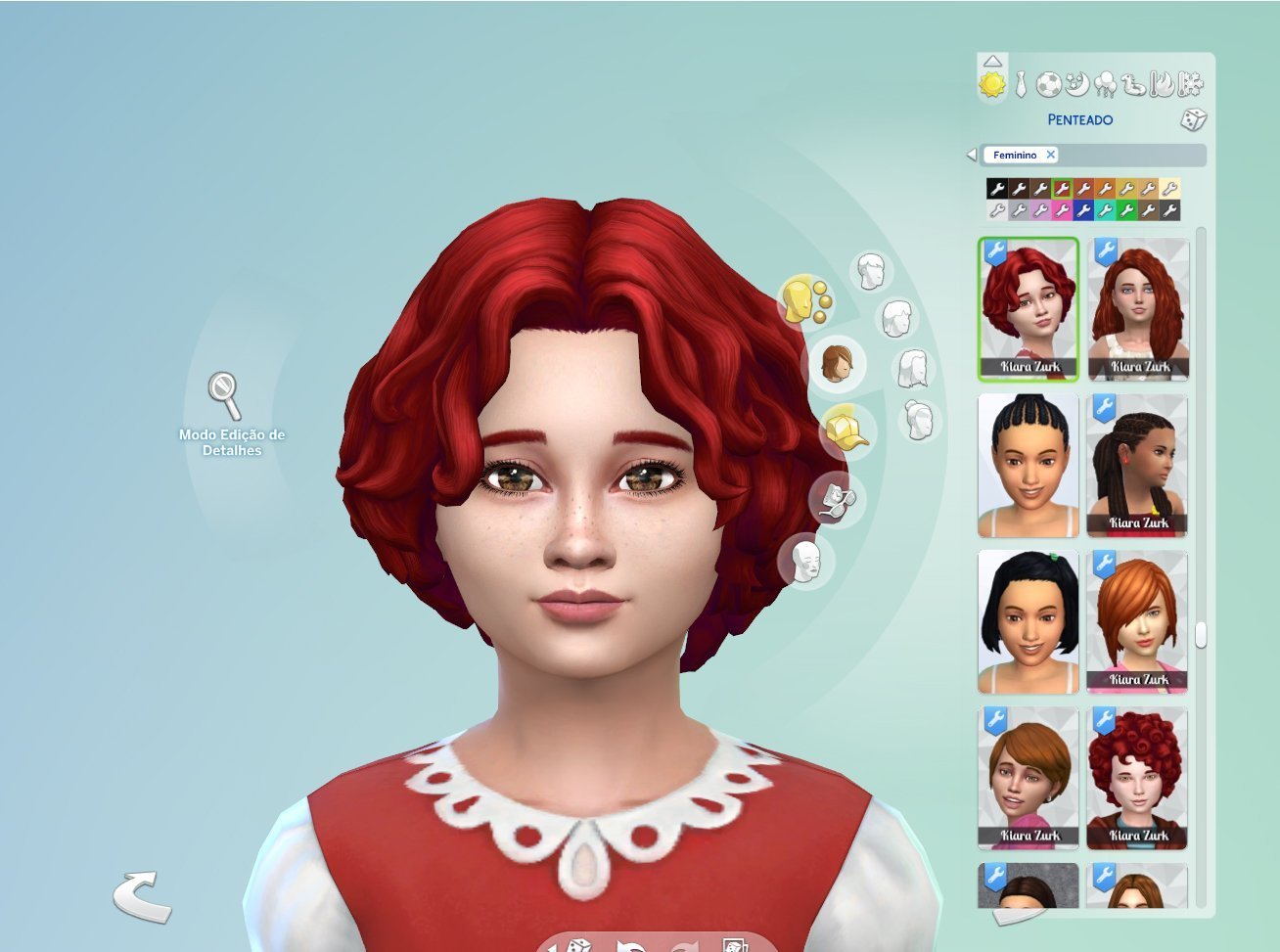This screenshot has width=1280, height=952.
Task: Switch to the Athletic soccer ball category
Action: (x=1048, y=85)
